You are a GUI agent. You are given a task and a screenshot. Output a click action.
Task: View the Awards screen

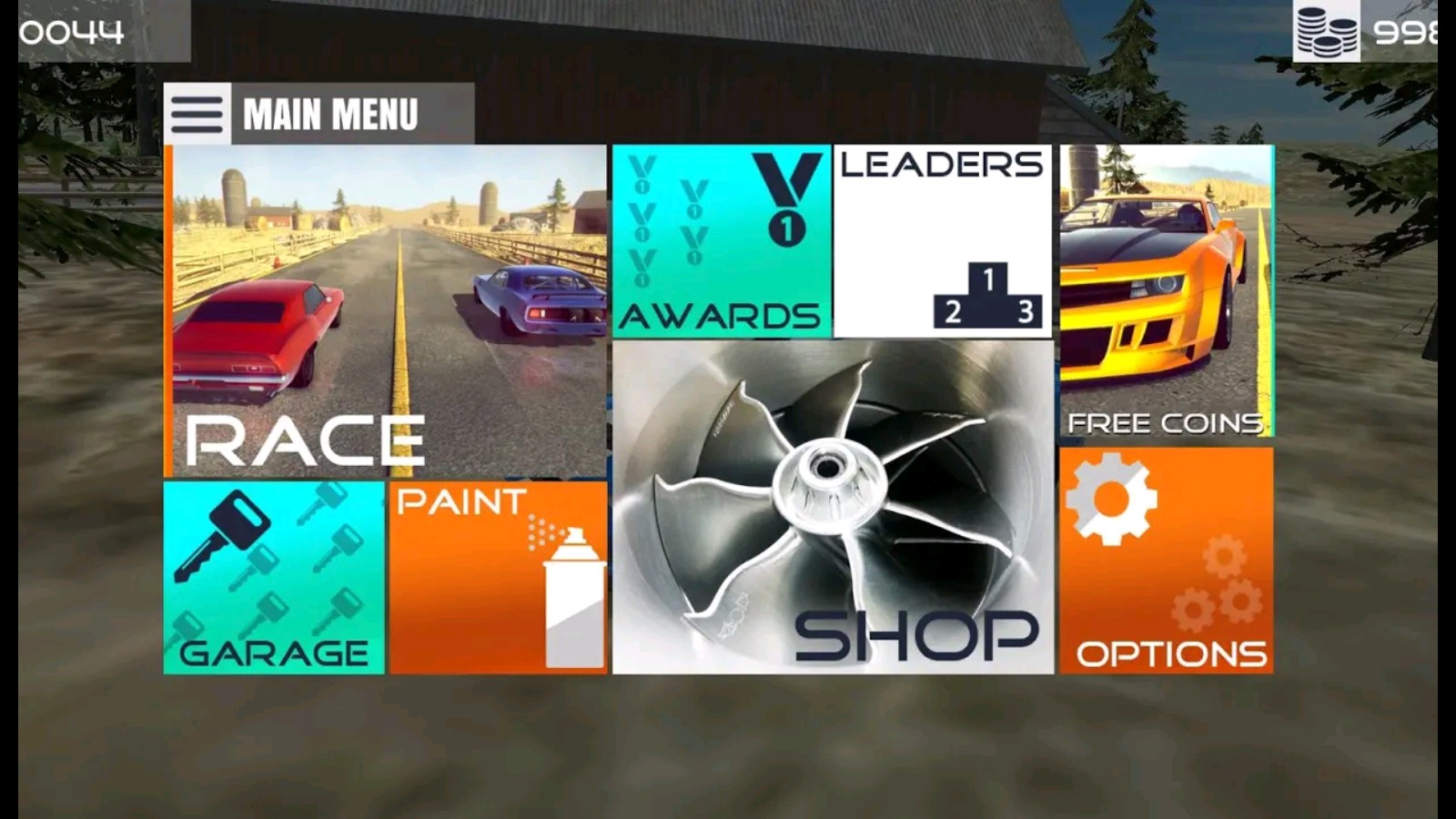(x=721, y=241)
